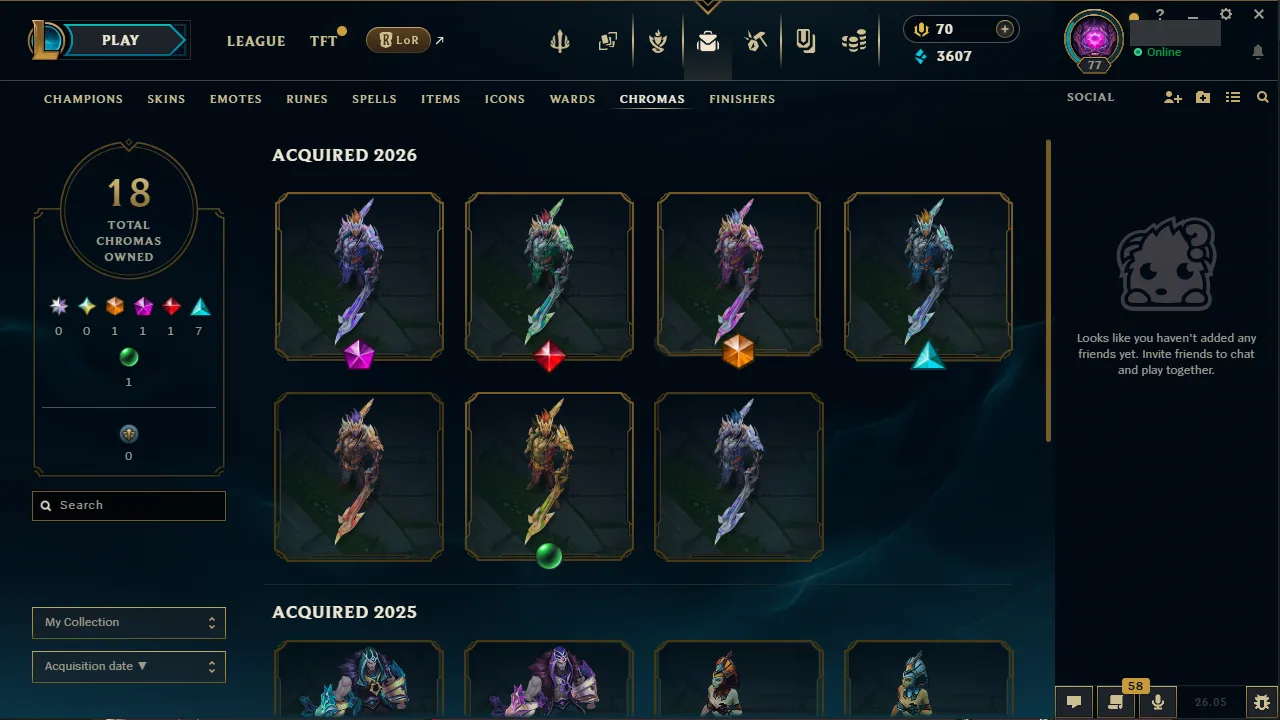The width and height of the screenshot is (1280, 720).
Task: Open the chat bubble icon in bottom bar
Action: tap(1074, 701)
